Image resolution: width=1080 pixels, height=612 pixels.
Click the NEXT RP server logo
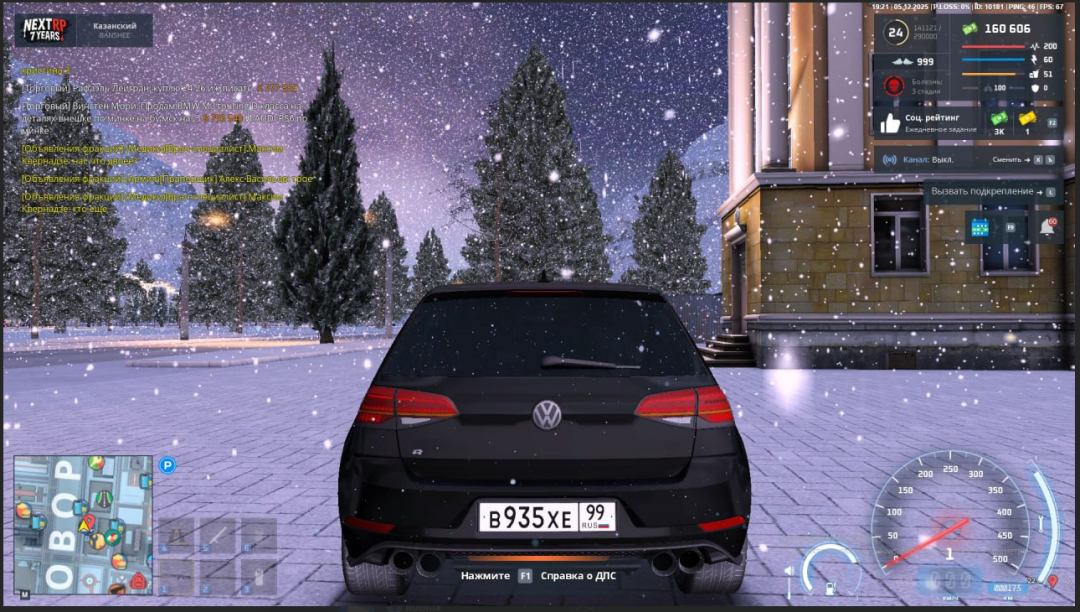tap(43, 29)
